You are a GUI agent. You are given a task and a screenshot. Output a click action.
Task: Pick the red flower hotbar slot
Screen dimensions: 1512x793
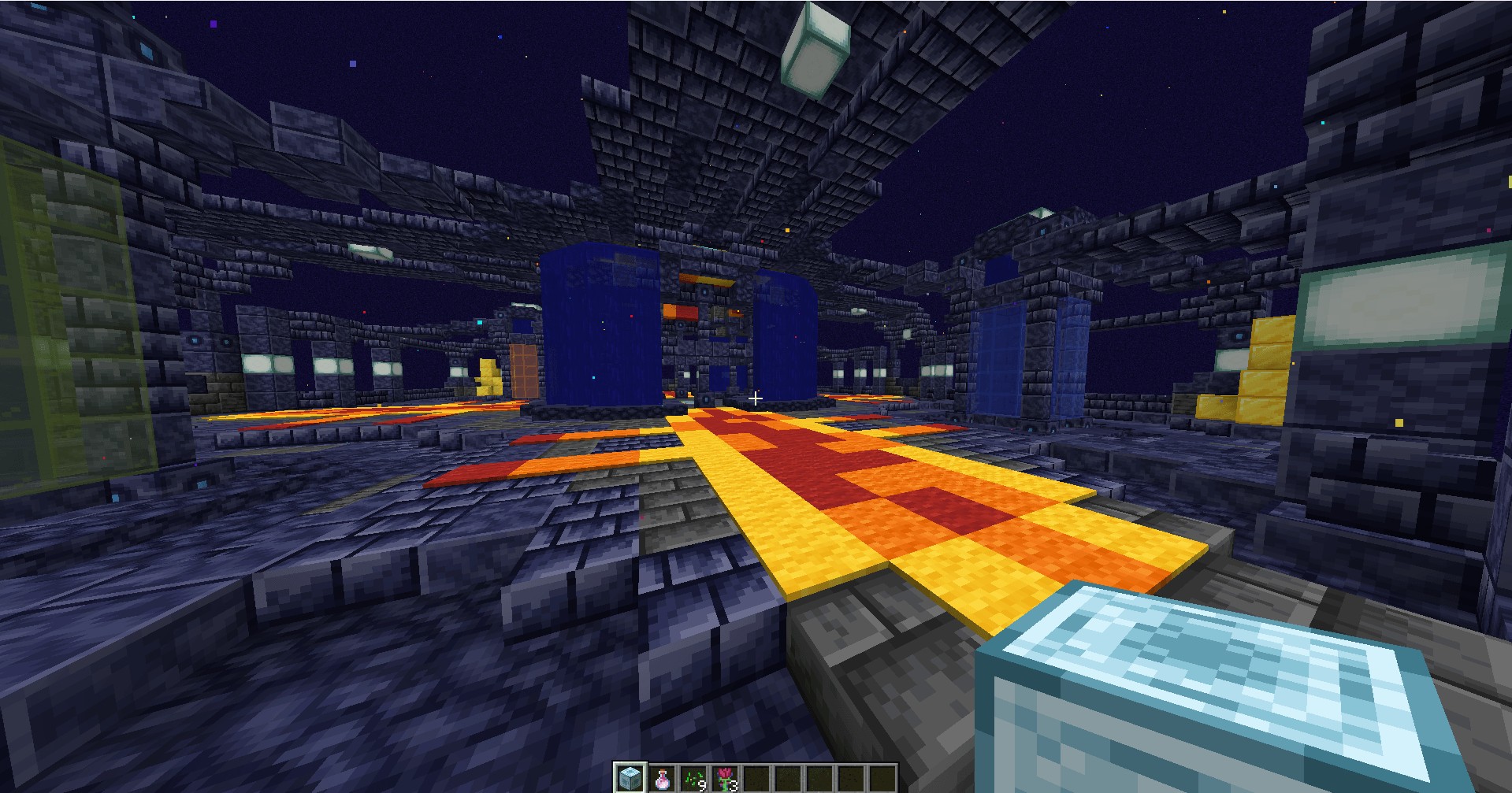pos(724,778)
